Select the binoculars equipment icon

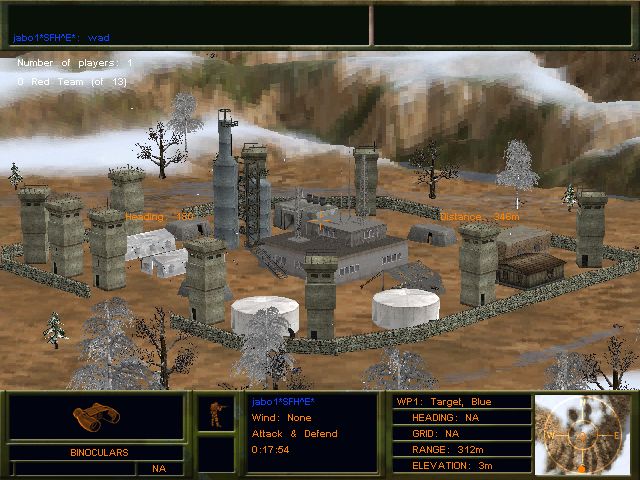click(x=96, y=417)
